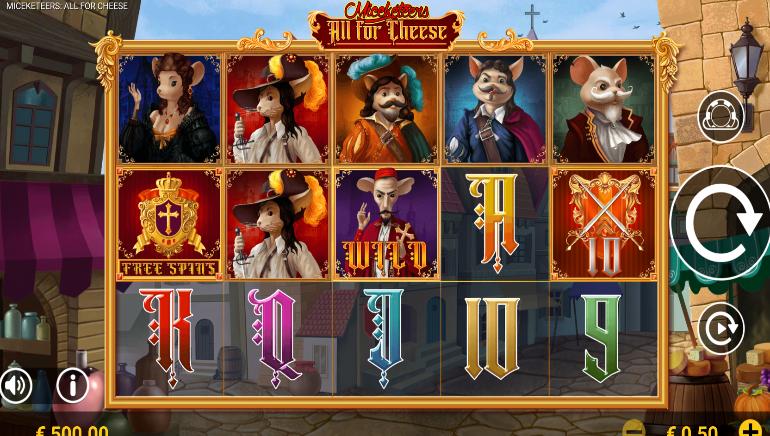Decrease the bet with the minus button
This screenshot has width=770, height=436.
point(634,430)
